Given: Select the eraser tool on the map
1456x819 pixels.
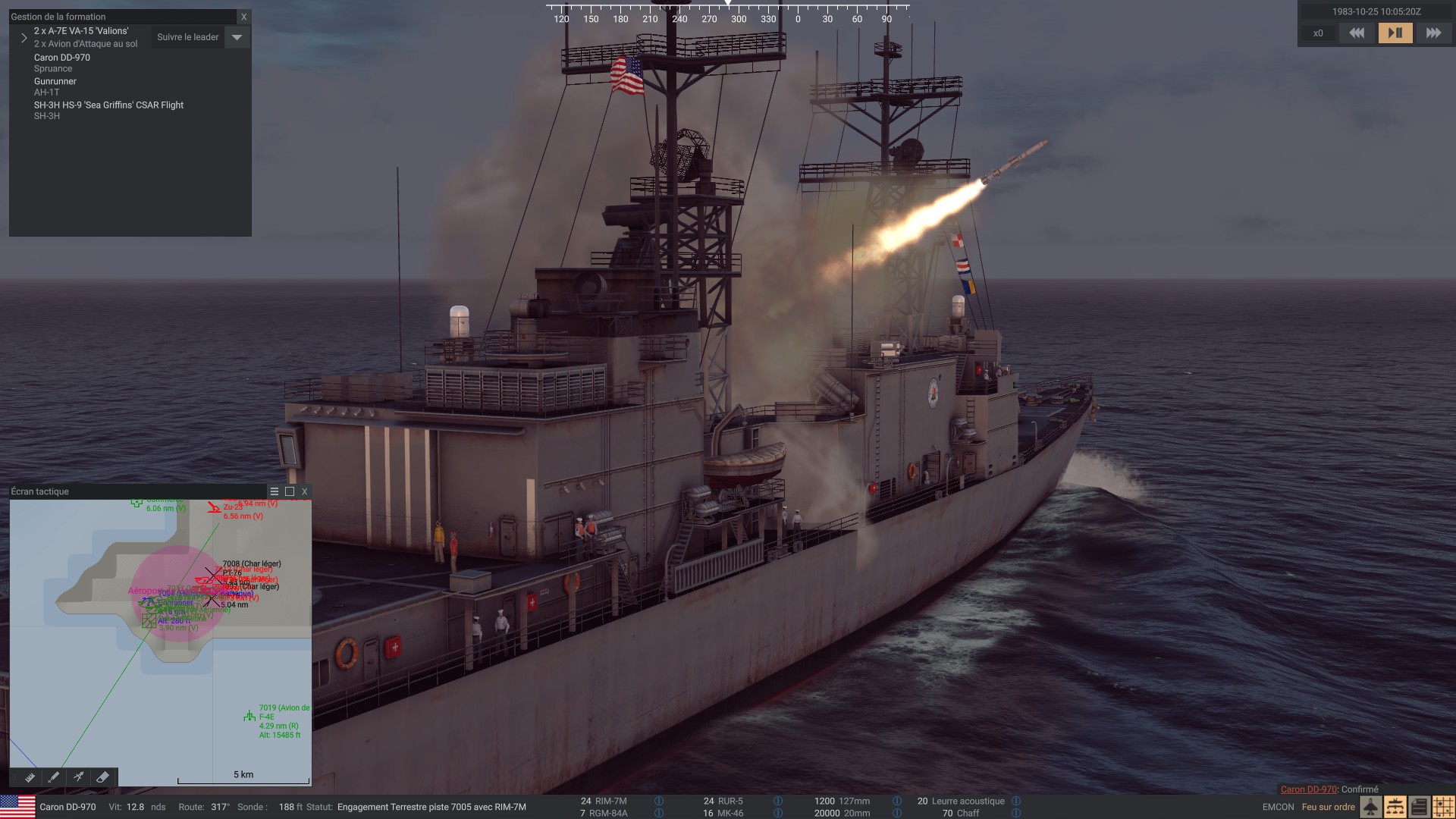Looking at the screenshot, I should 102,777.
